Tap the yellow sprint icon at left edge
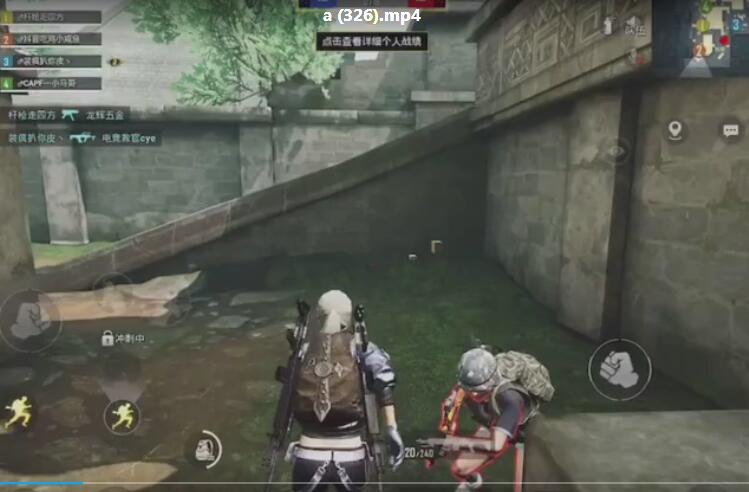749x492 pixels. [x=17, y=413]
